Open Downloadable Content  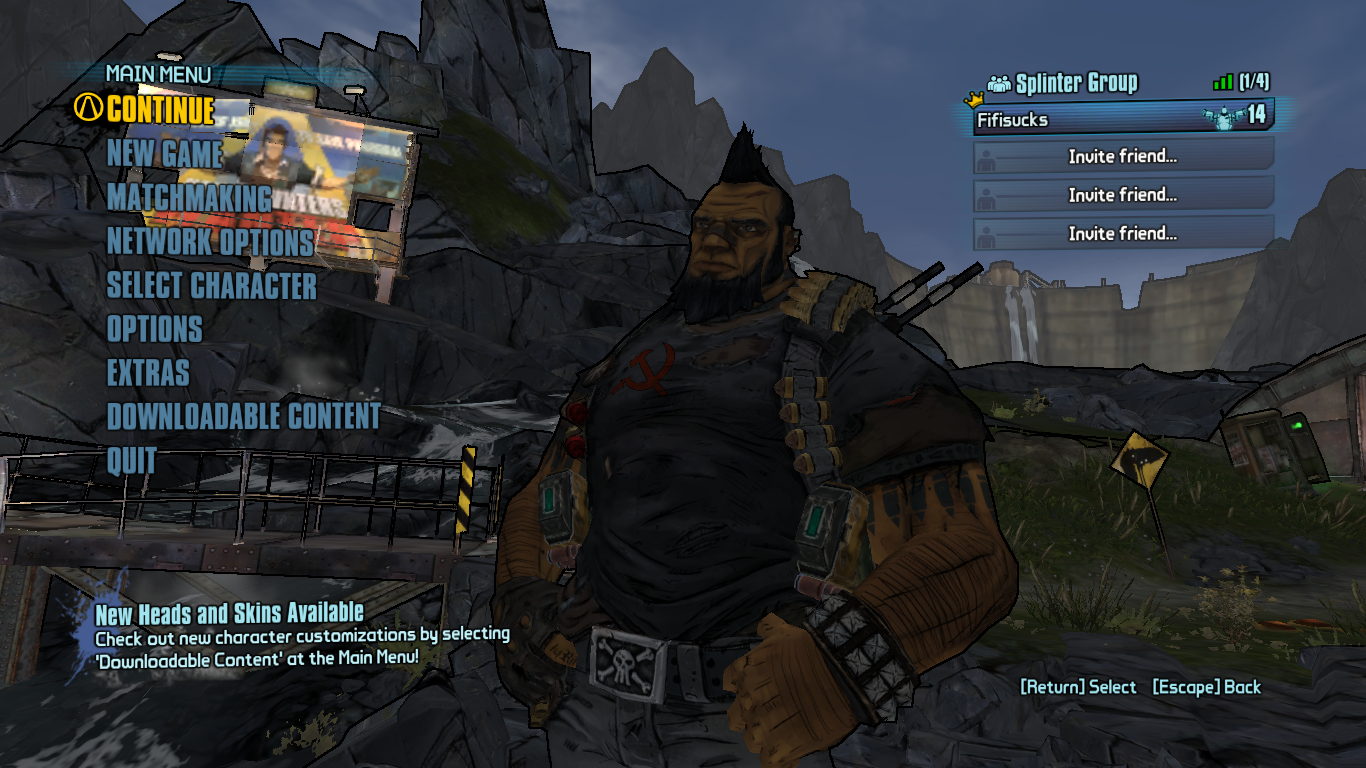click(x=243, y=417)
